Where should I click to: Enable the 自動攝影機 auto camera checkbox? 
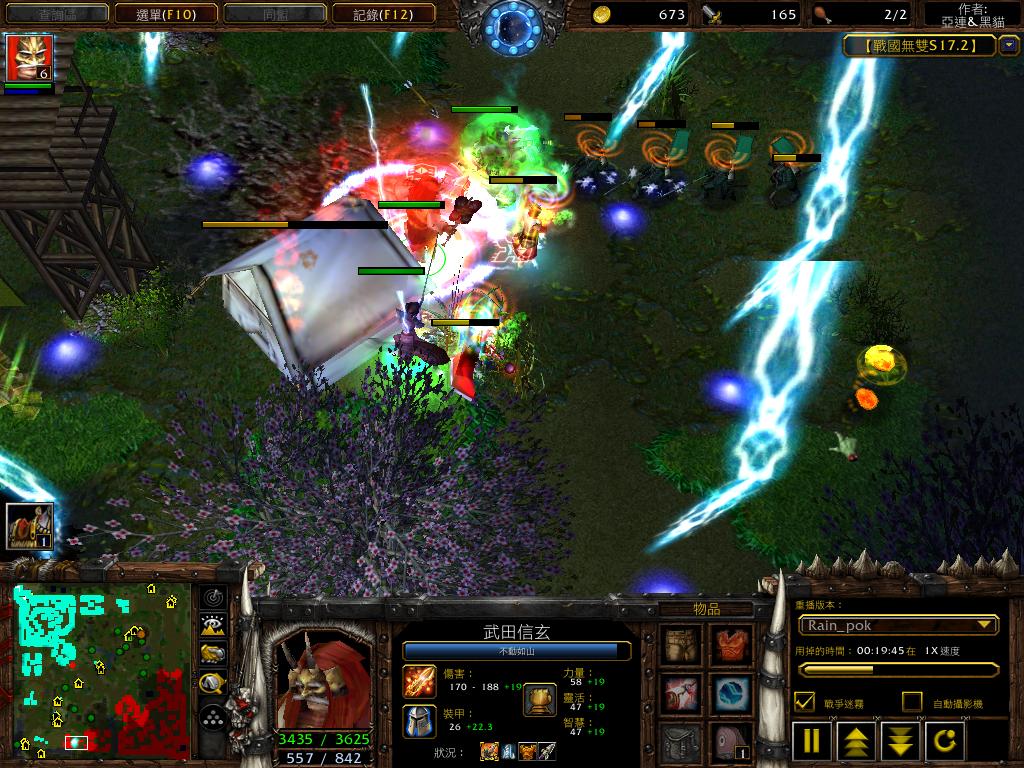pyautogui.click(x=911, y=702)
